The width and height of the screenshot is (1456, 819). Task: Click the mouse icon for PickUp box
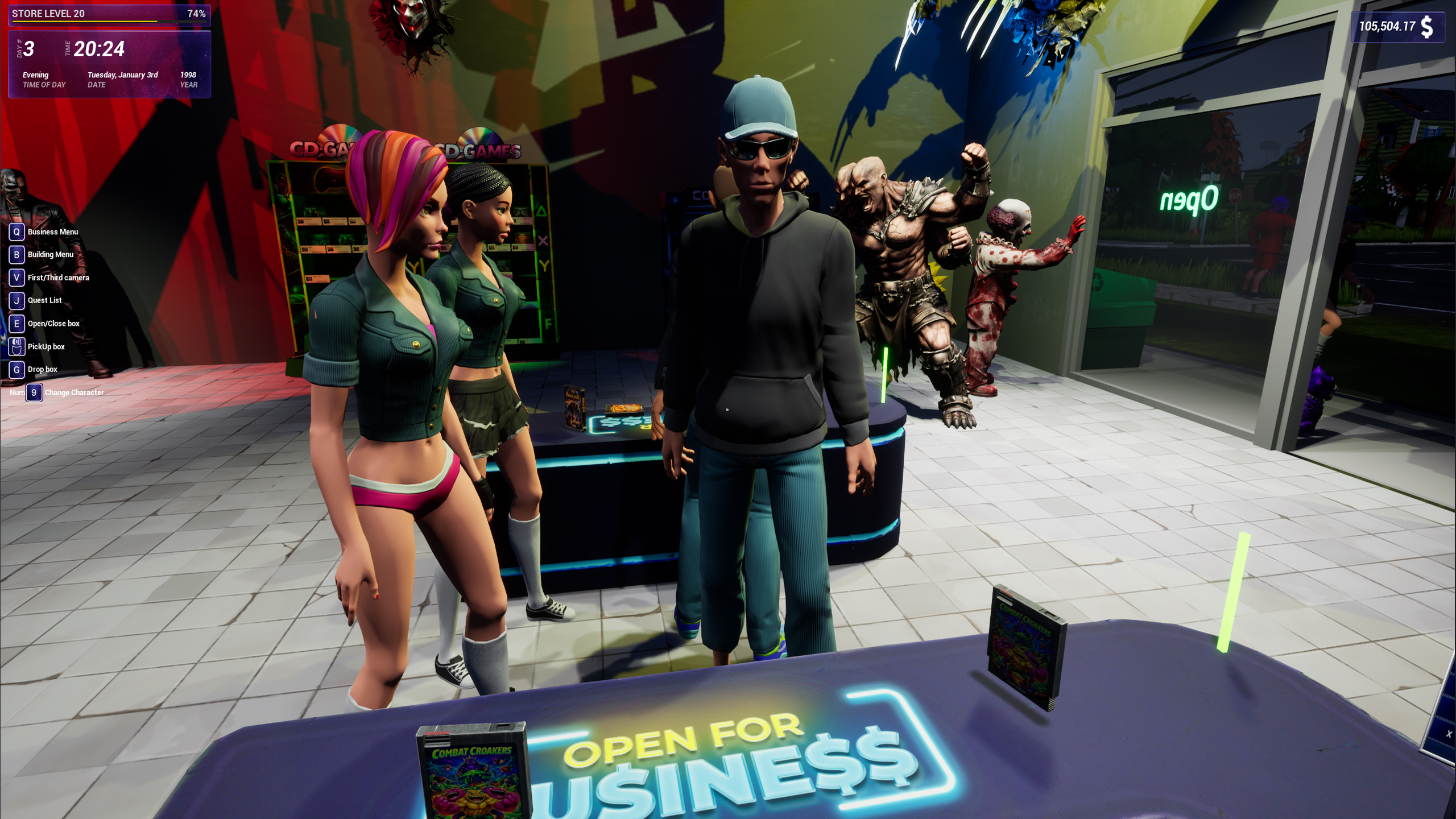[x=16, y=346]
